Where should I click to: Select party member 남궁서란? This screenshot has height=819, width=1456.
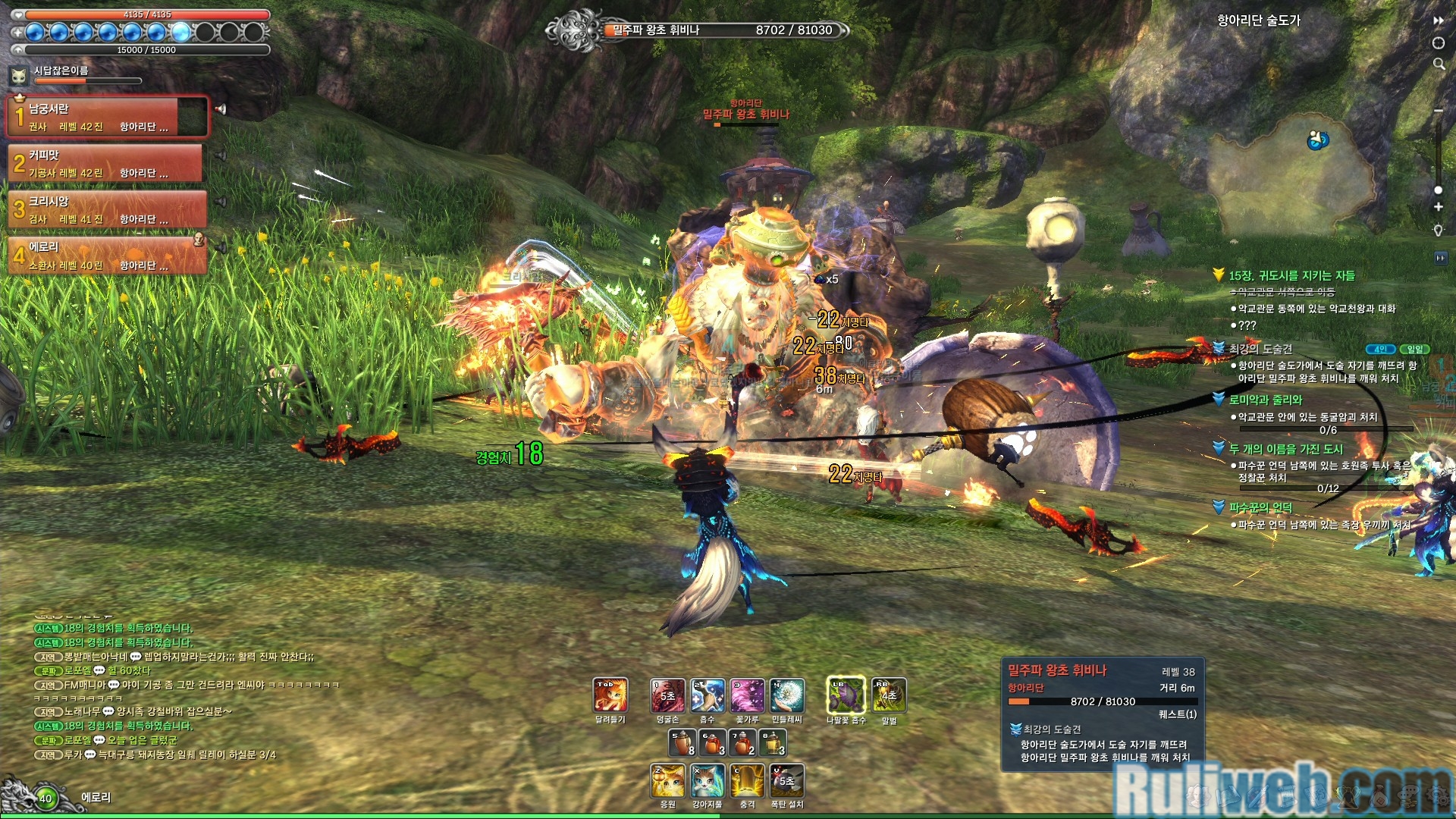tap(106, 117)
